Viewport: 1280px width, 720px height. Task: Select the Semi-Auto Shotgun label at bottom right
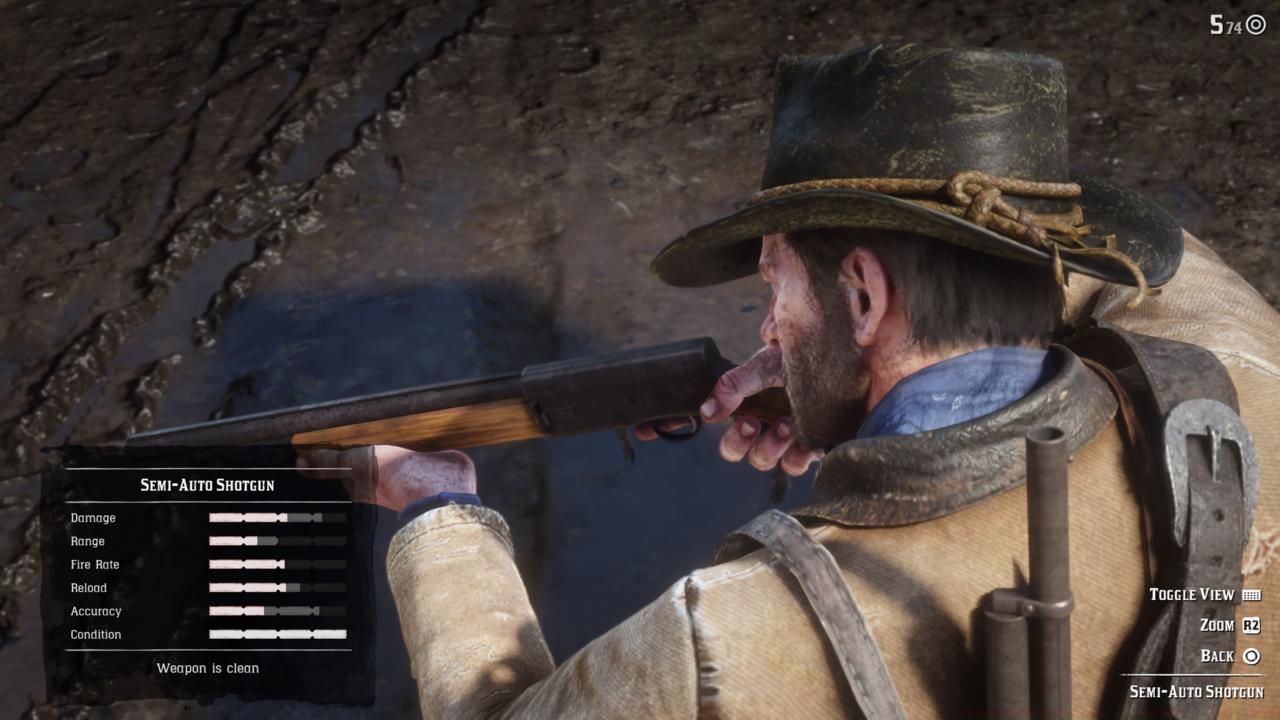click(1198, 689)
